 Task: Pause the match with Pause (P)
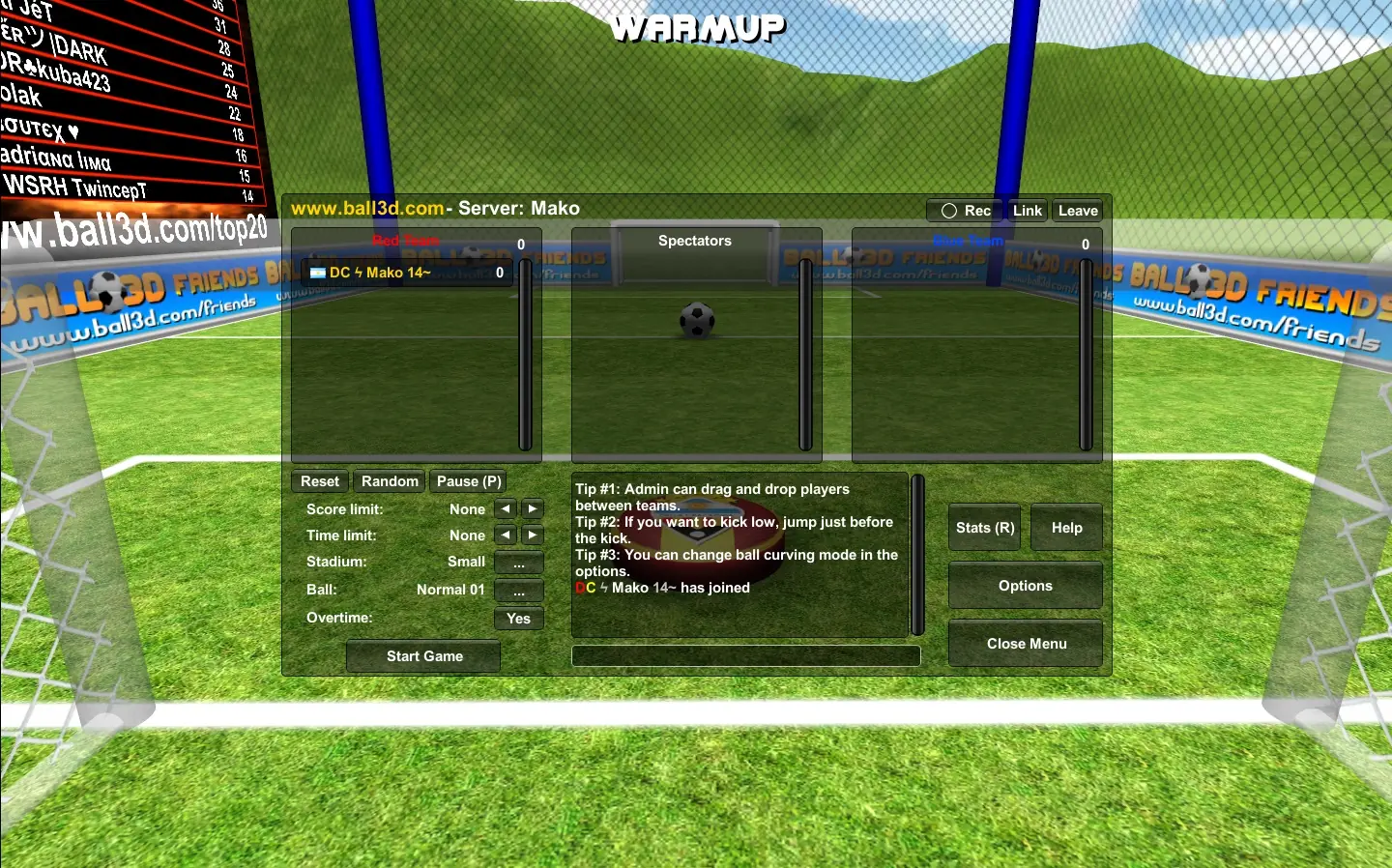[468, 480]
